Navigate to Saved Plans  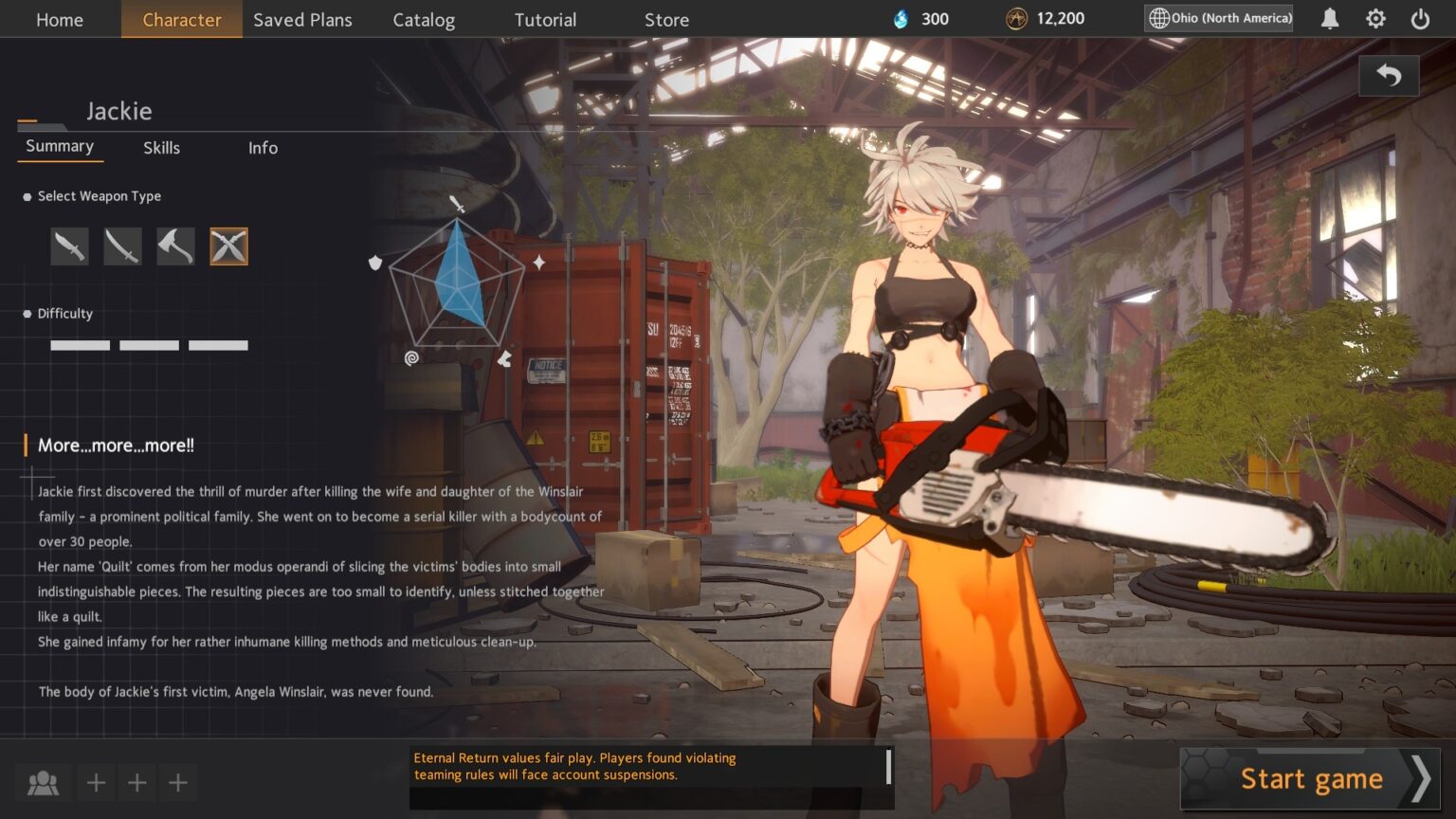point(302,19)
